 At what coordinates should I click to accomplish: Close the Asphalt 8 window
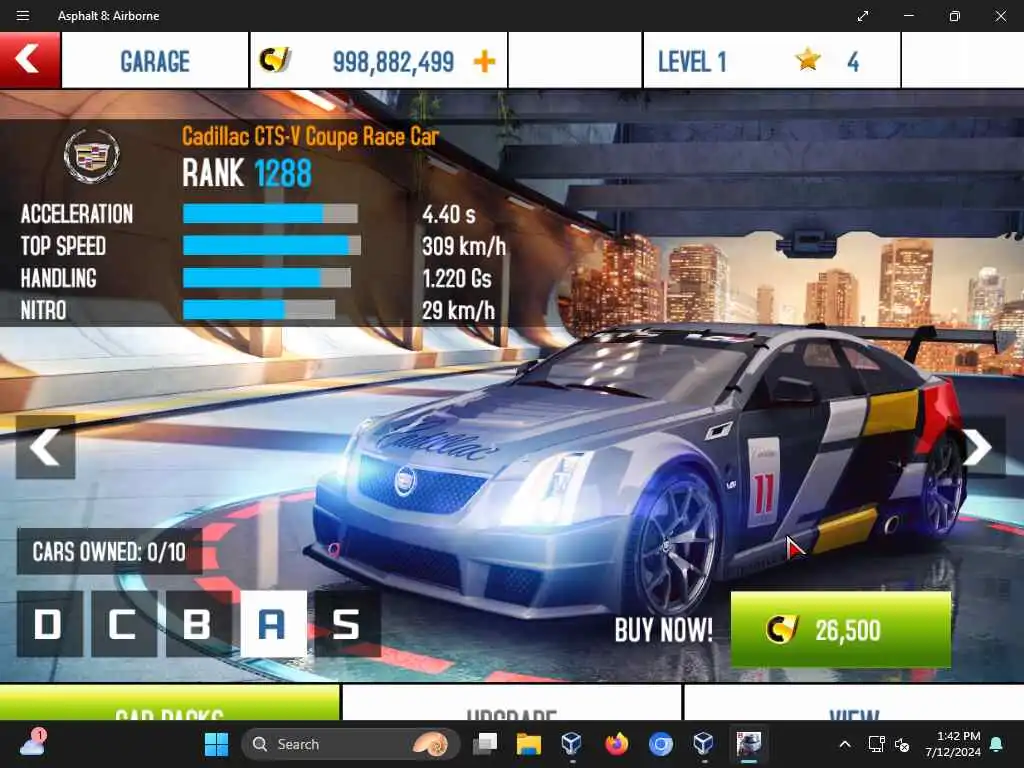[x=1000, y=16]
